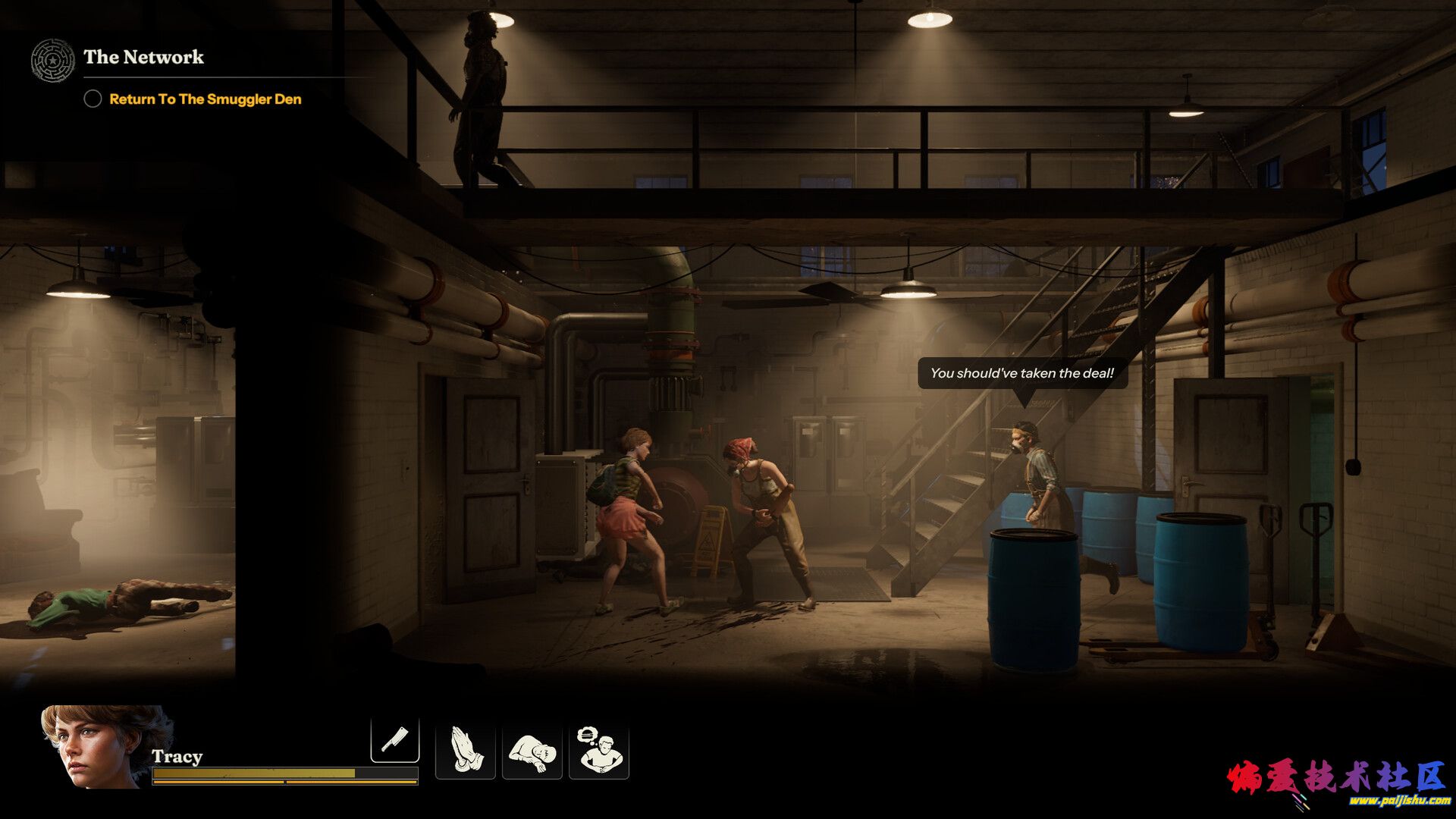1456x819 pixels.
Task: Open the Return To The Smuggler Den objective
Action: click(x=205, y=99)
